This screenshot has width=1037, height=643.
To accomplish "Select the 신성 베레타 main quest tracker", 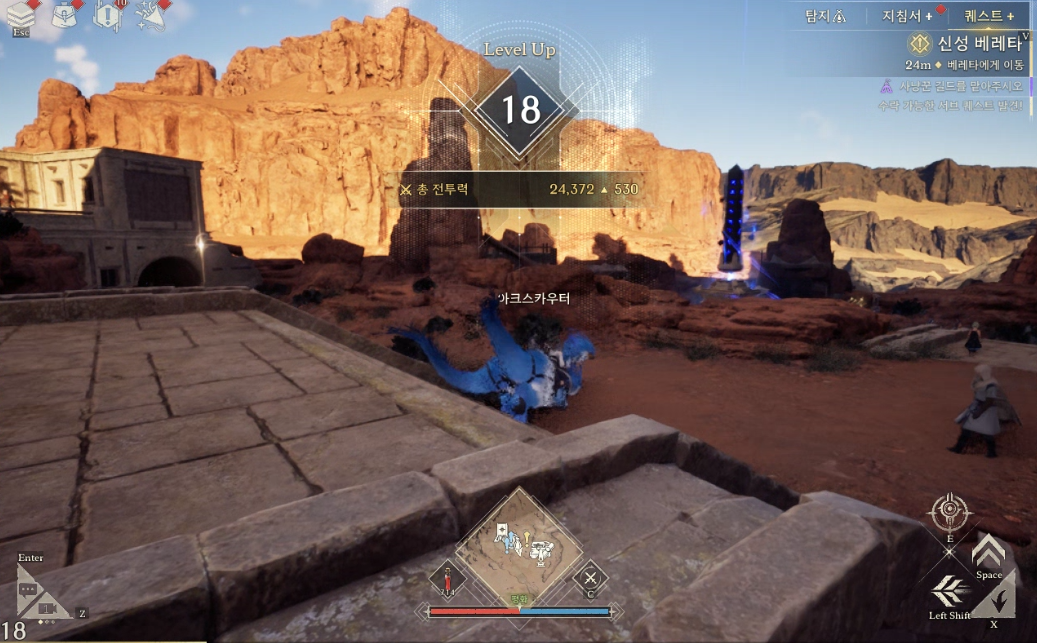I will pos(969,44).
